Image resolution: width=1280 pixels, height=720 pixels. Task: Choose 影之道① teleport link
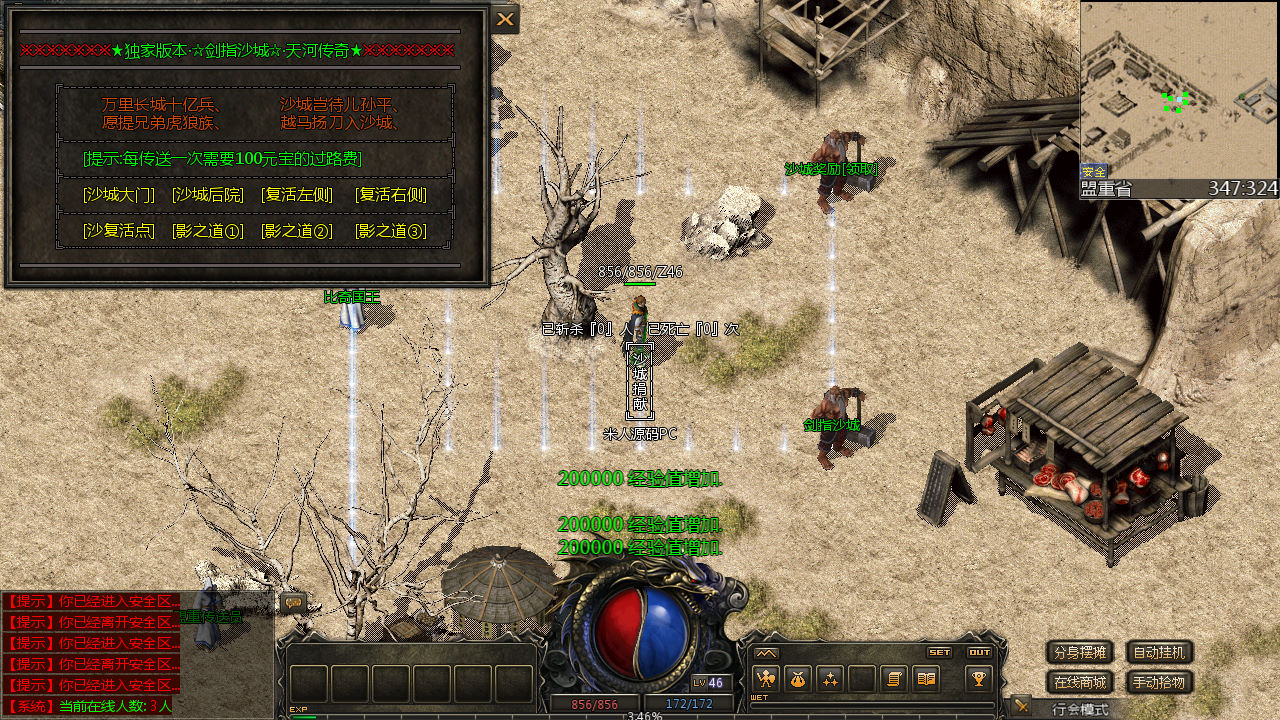click(208, 231)
